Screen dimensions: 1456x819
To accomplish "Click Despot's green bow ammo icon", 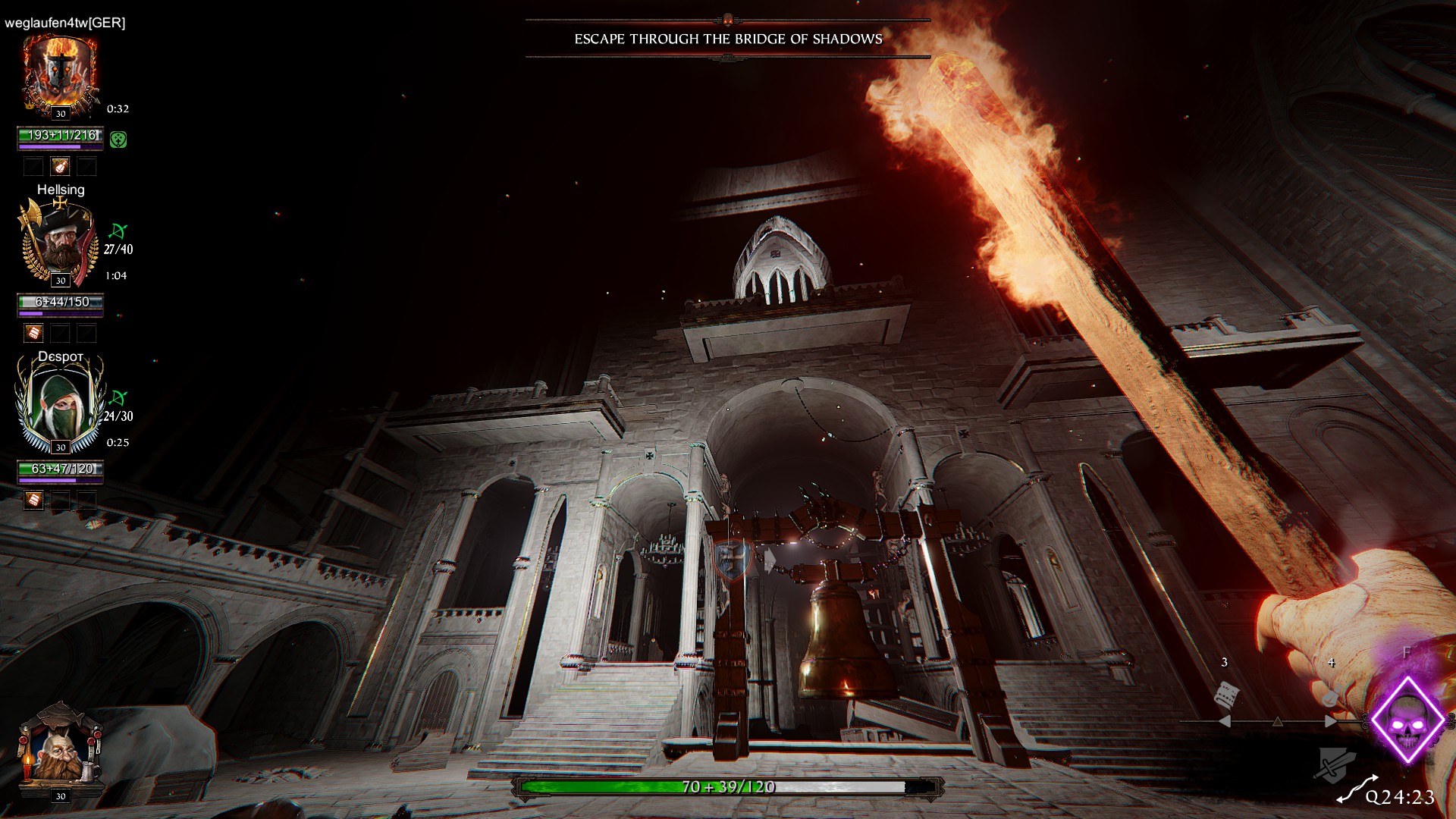I will [118, 398].
